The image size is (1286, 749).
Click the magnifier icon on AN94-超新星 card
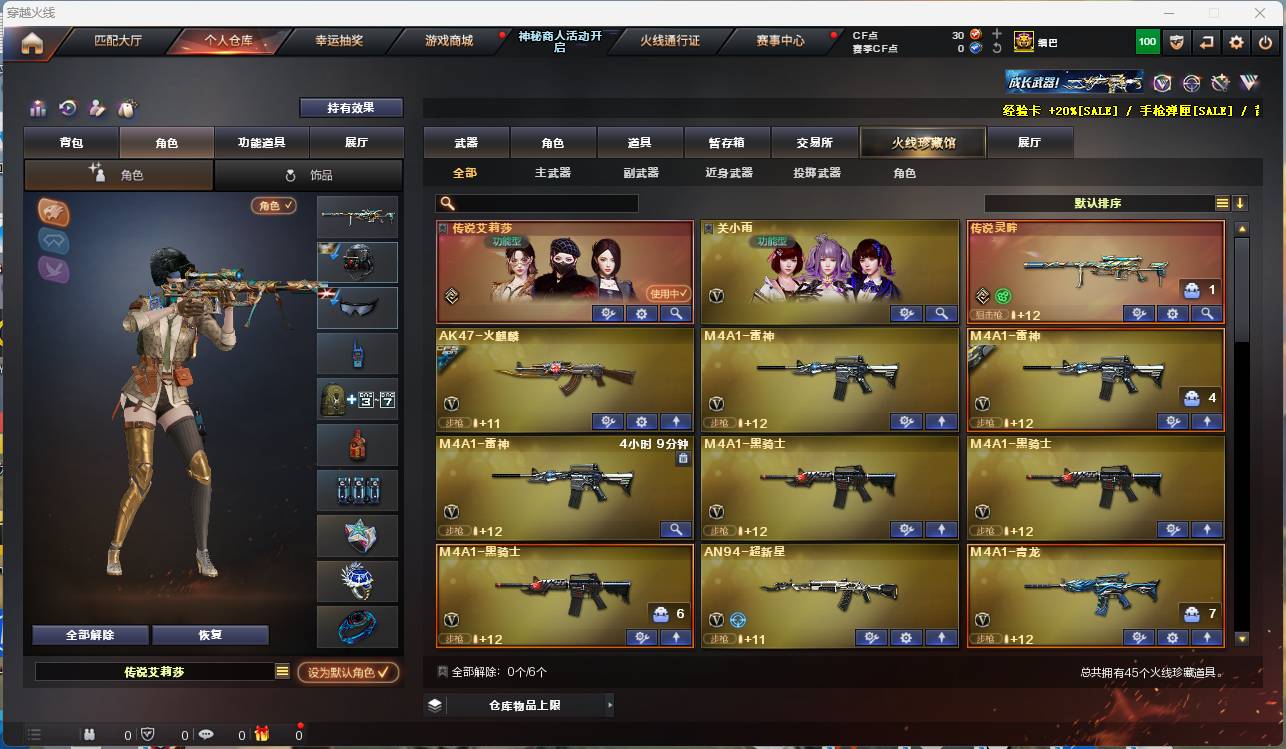click(941, 637)
